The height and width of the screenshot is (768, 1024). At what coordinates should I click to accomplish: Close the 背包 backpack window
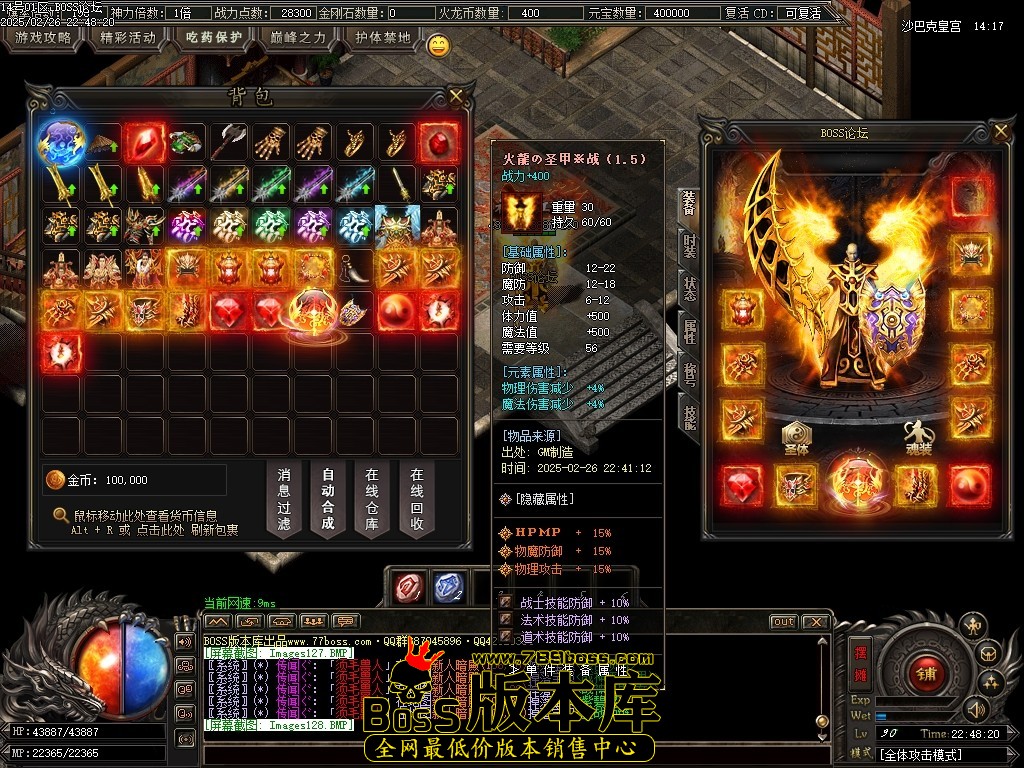point(456,97)
